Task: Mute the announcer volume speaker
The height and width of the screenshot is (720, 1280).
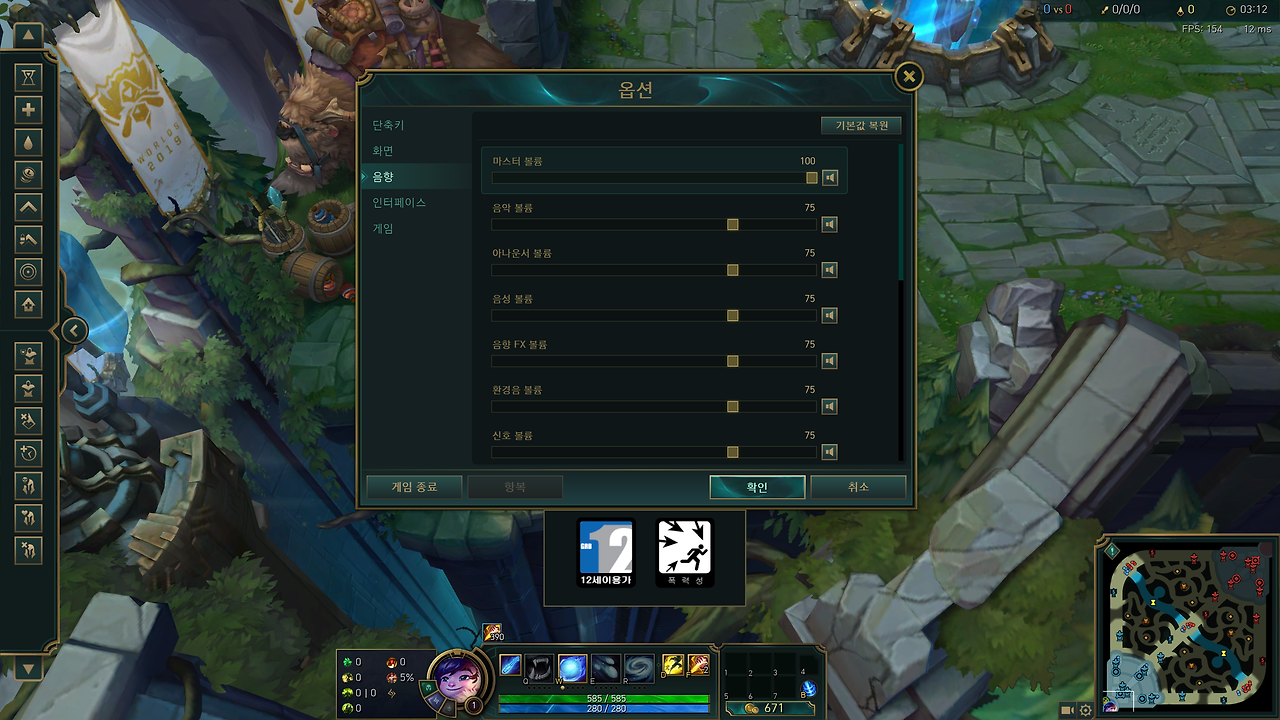Action: pyautogui.click(x=829, y=269)
